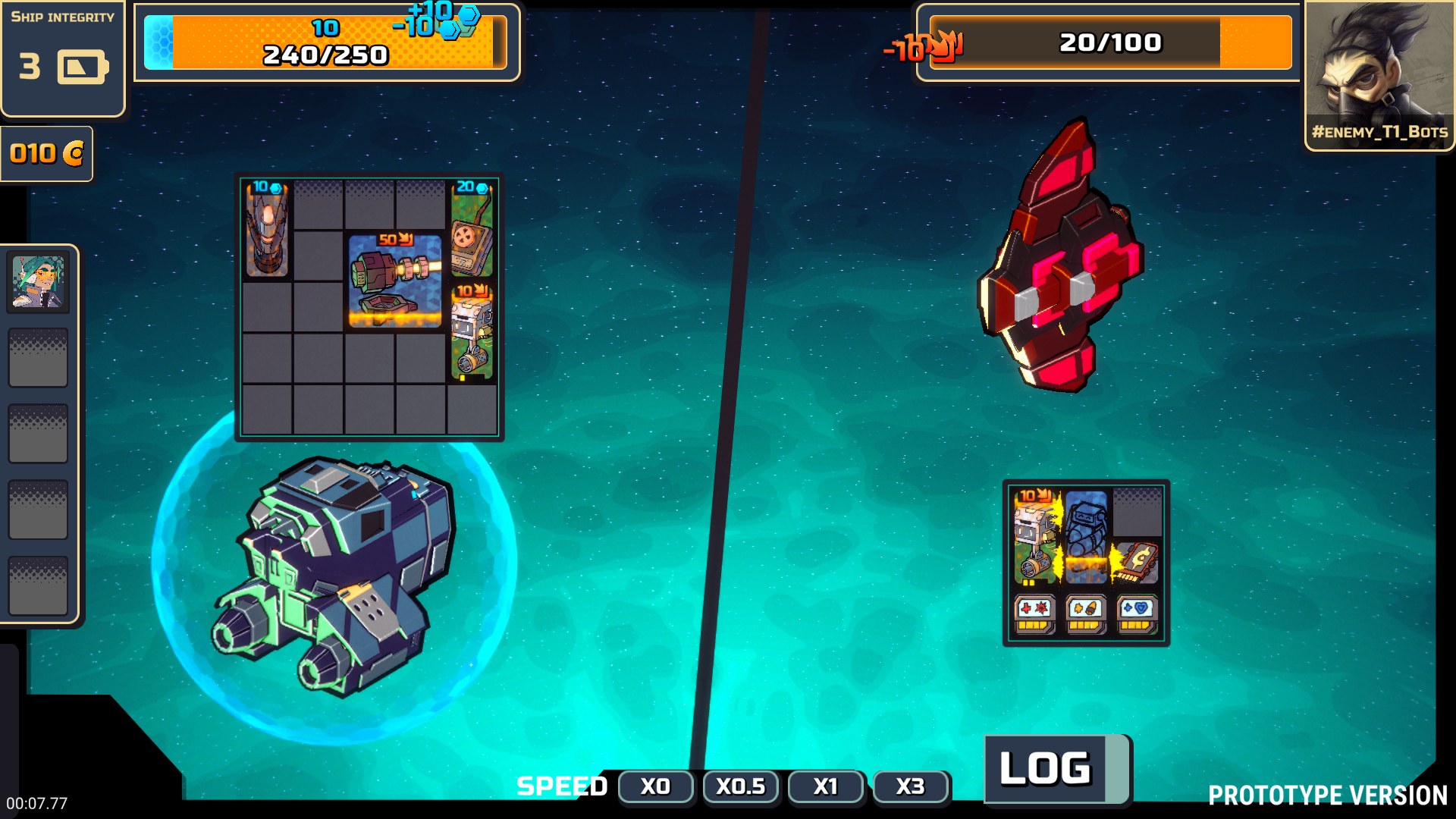Select the 50-damage laser cannon module
The width and height of the screenshot is (1456, 819).
(394, 281)
